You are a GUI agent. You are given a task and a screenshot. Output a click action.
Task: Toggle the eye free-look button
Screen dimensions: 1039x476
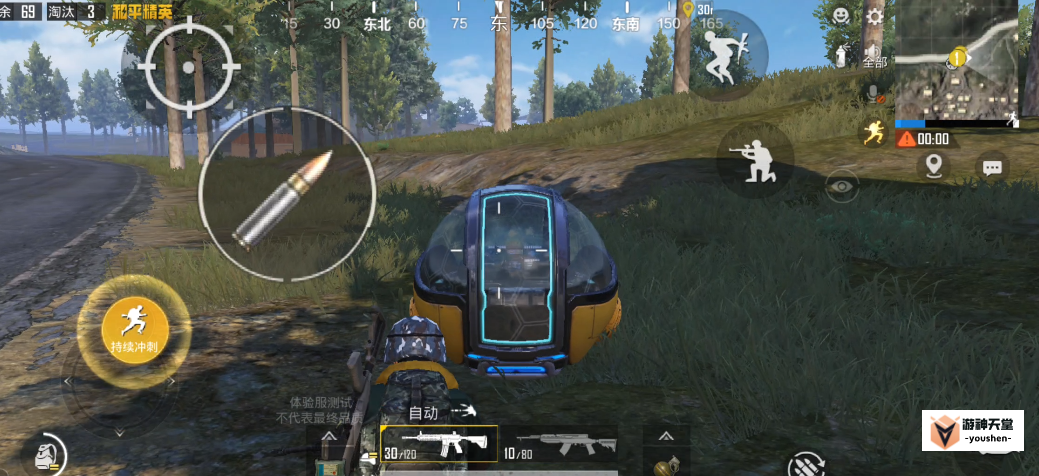tap(841, 185)
